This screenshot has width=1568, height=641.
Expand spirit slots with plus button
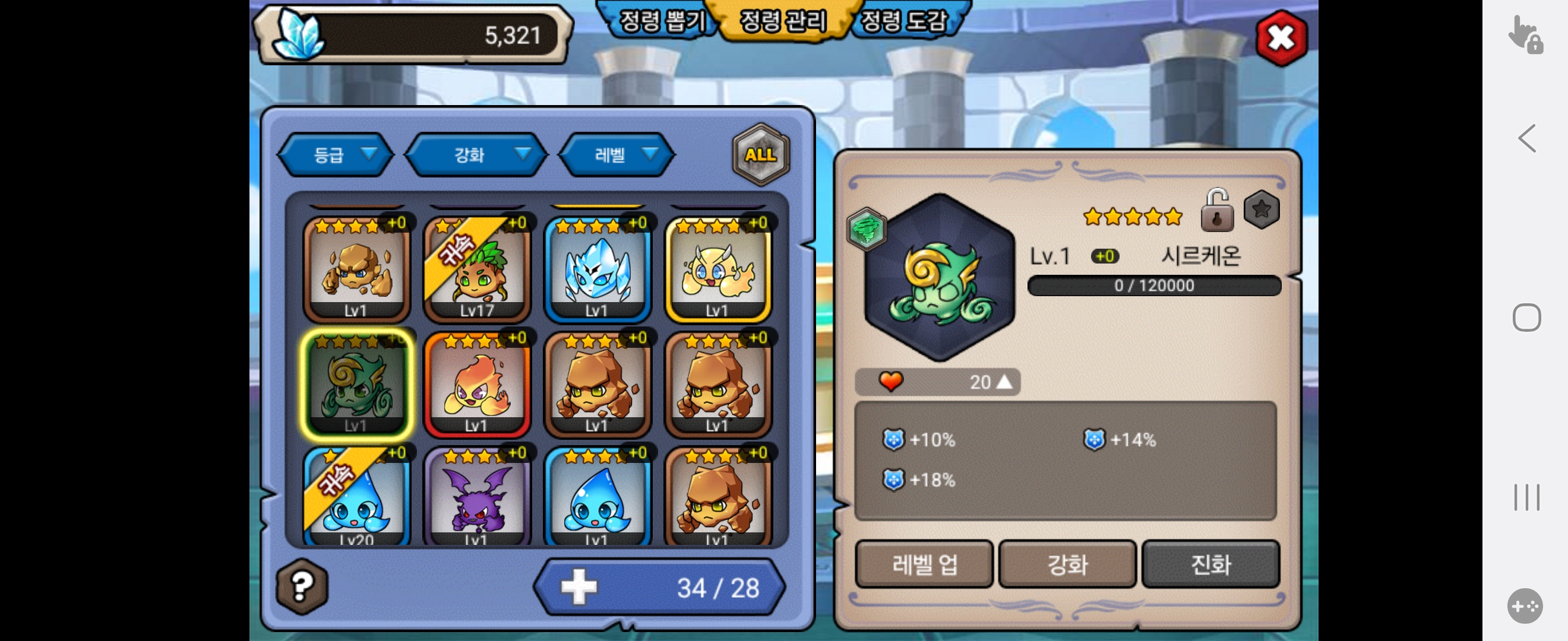pos(578,587)
